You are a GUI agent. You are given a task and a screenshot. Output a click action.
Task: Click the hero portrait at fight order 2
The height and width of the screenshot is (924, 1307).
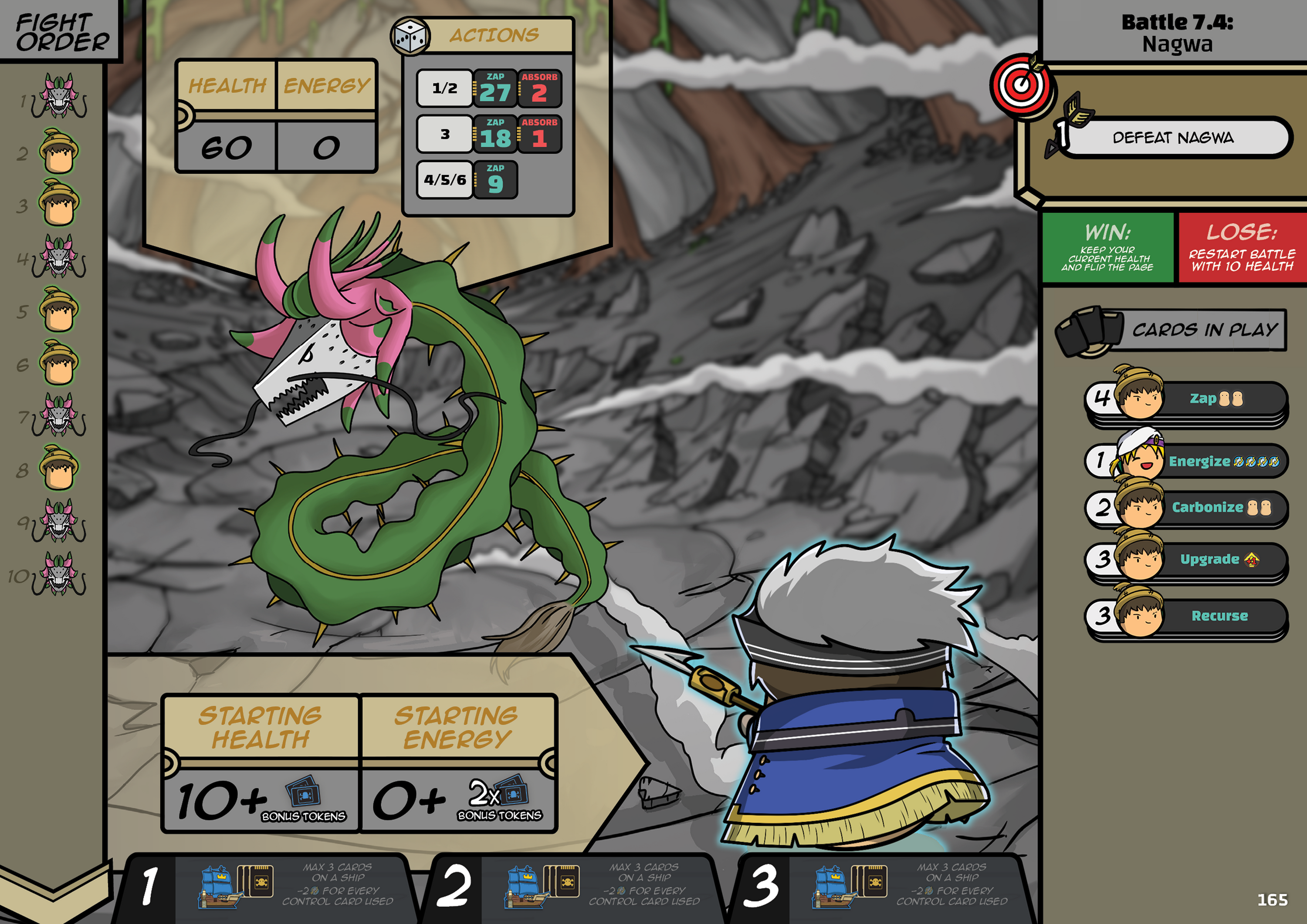tap(59, 152)
